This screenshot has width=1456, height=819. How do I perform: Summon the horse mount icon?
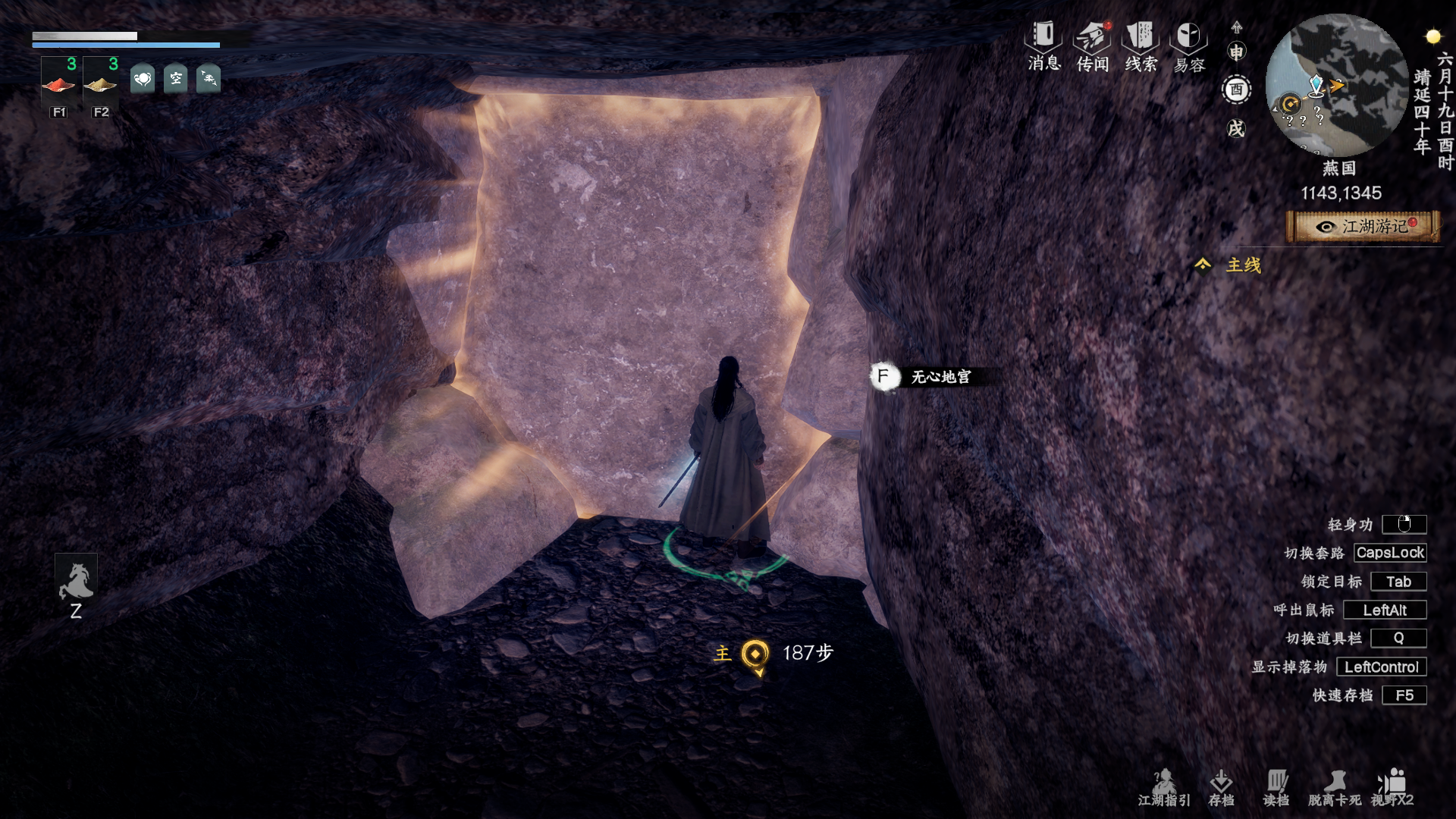point(76,581)
